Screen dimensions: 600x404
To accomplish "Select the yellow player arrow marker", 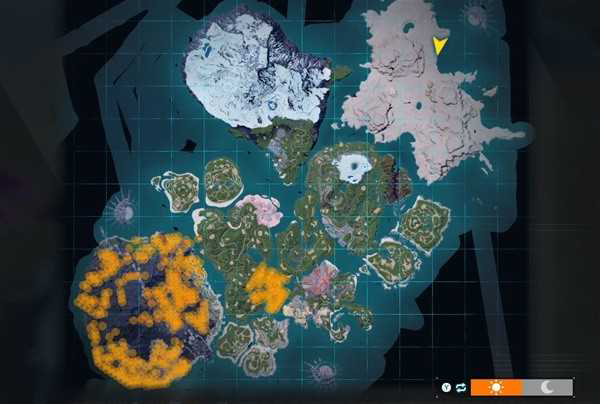I will [x=438, y=45].
